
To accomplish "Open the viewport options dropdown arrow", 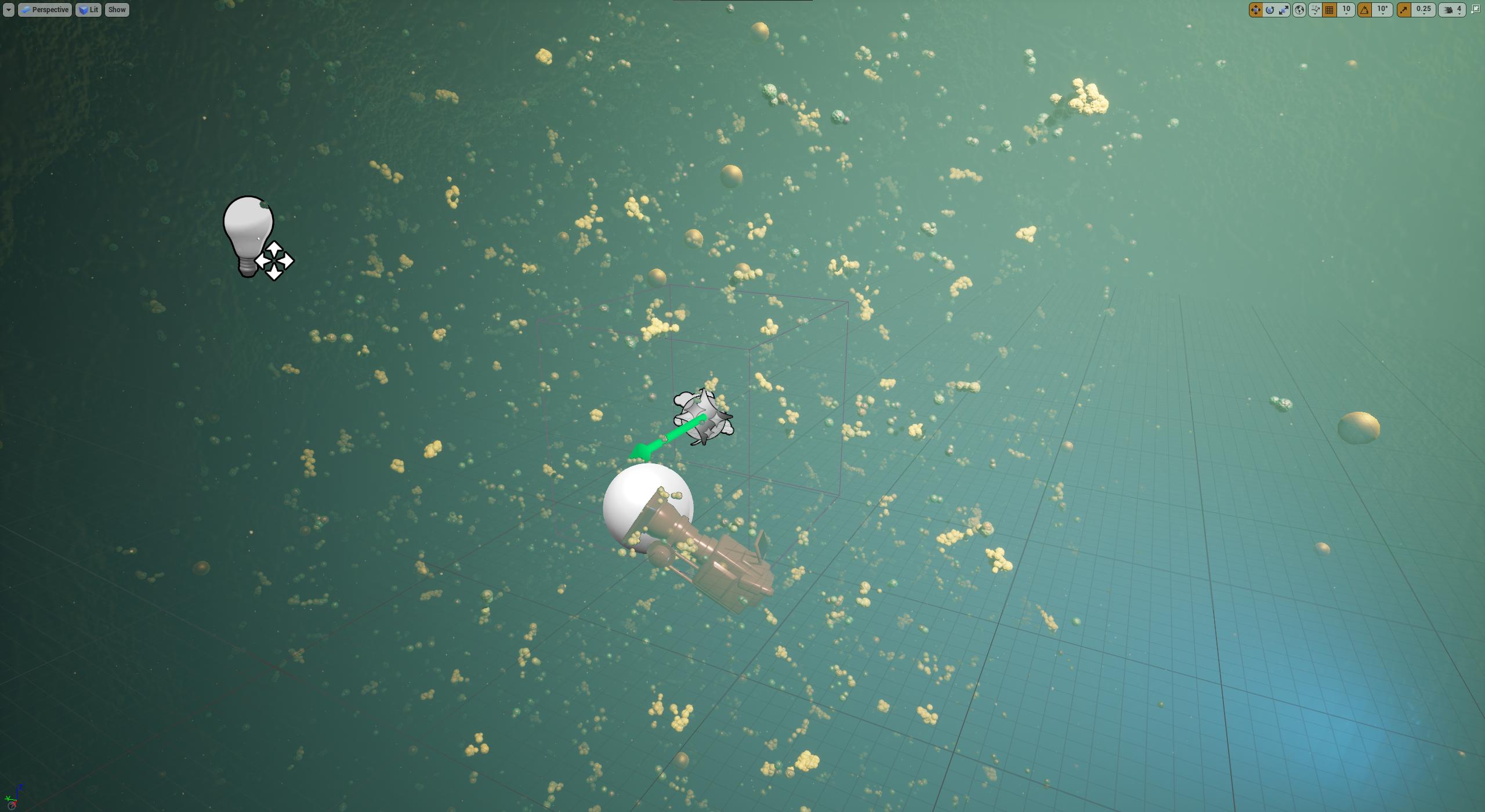I will (x=8, y=9).
